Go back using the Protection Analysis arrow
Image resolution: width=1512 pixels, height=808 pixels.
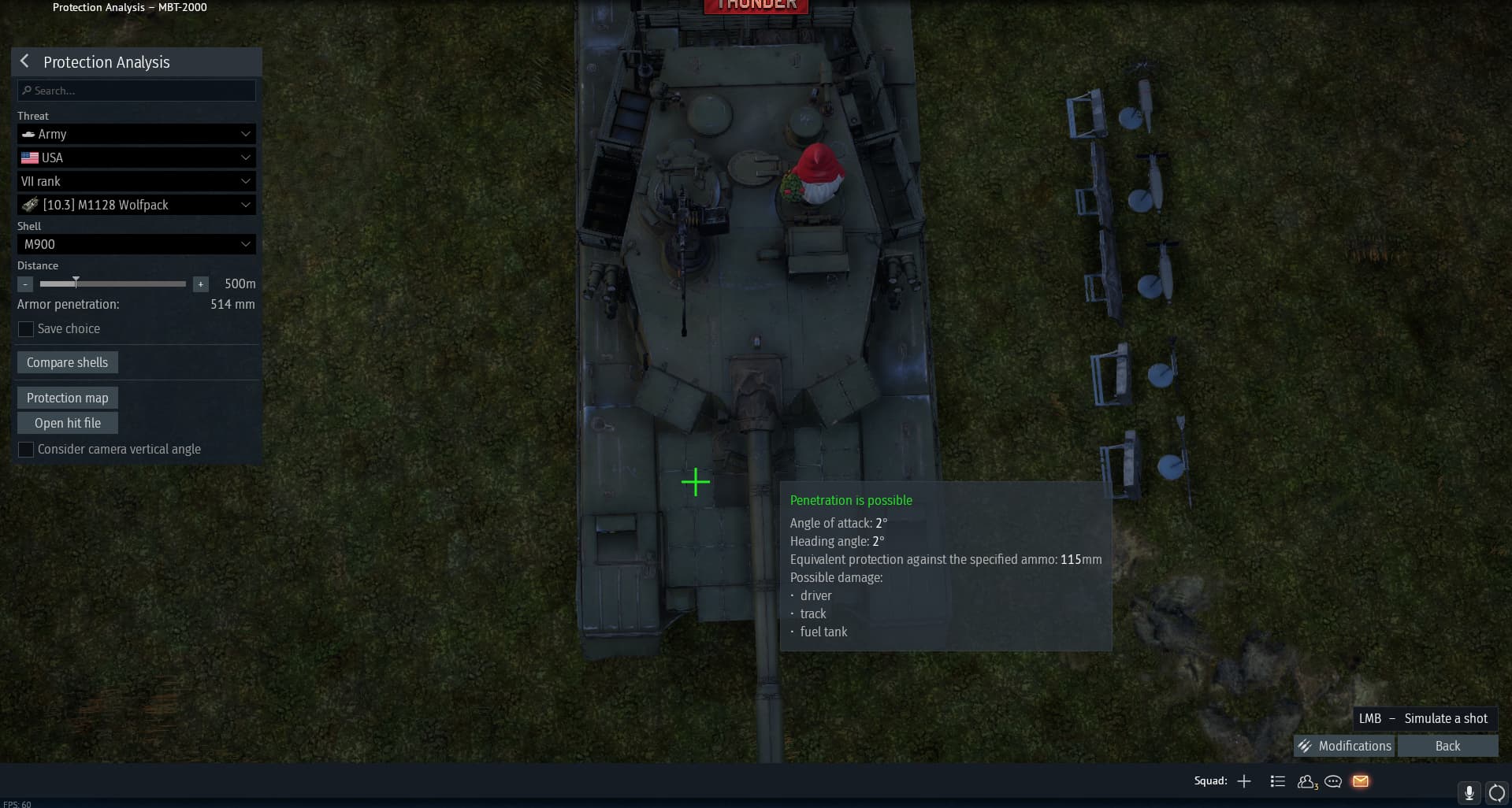tap(24, 61)
